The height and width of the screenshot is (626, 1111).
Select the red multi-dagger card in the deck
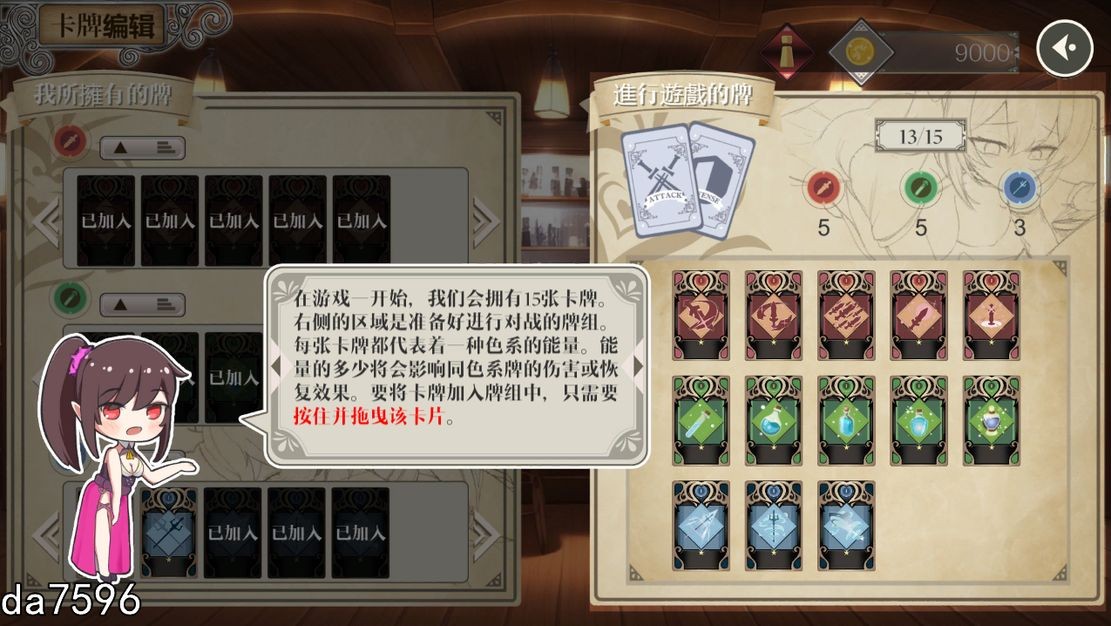(846, 314)
